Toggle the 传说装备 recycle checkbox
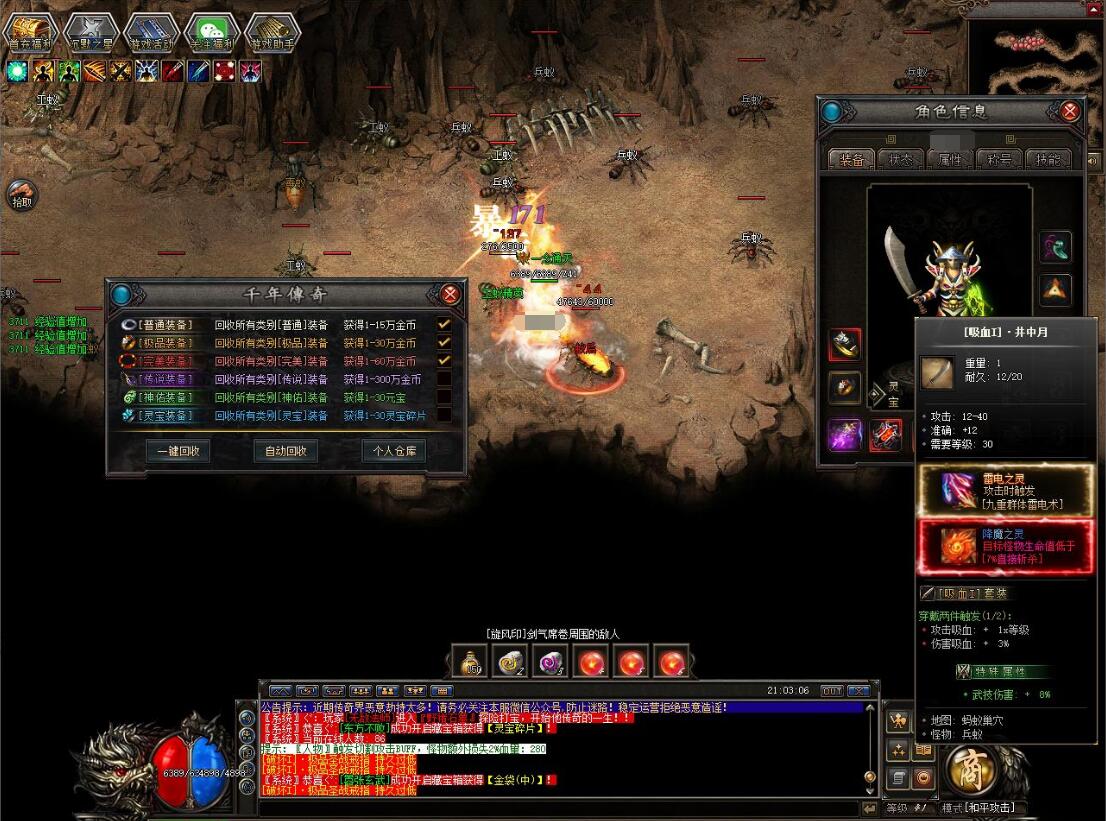This screenshot has height=821, width=1106. click(443, 379)
